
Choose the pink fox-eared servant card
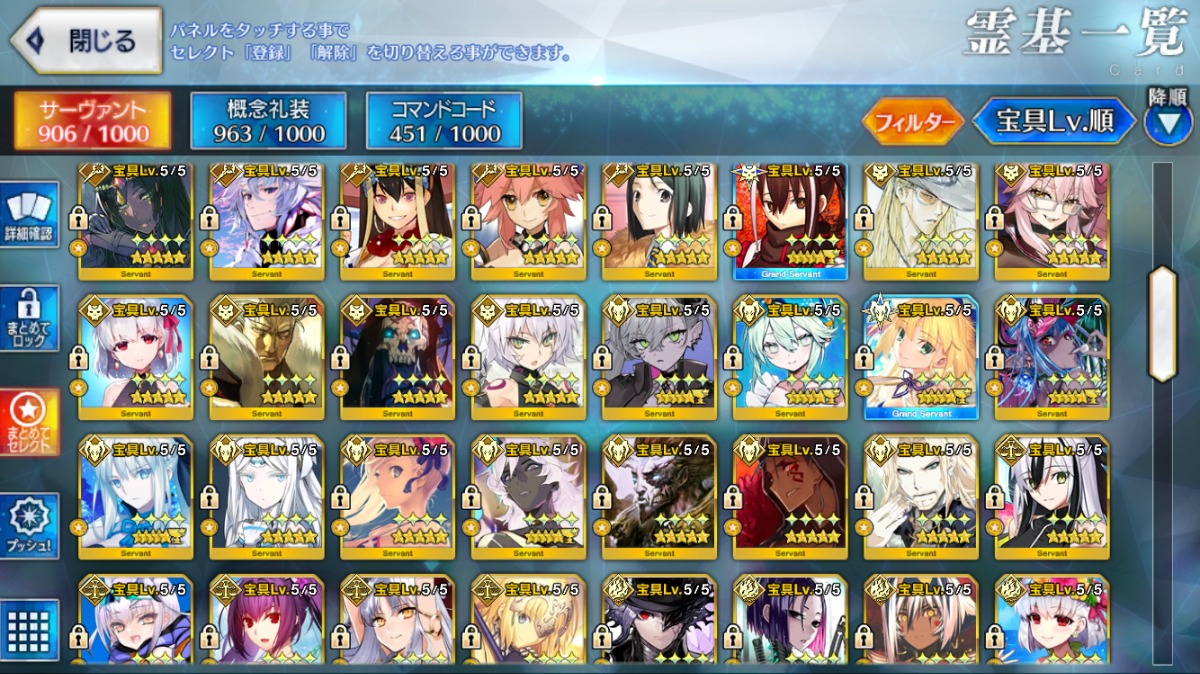(x=528, y=220)
